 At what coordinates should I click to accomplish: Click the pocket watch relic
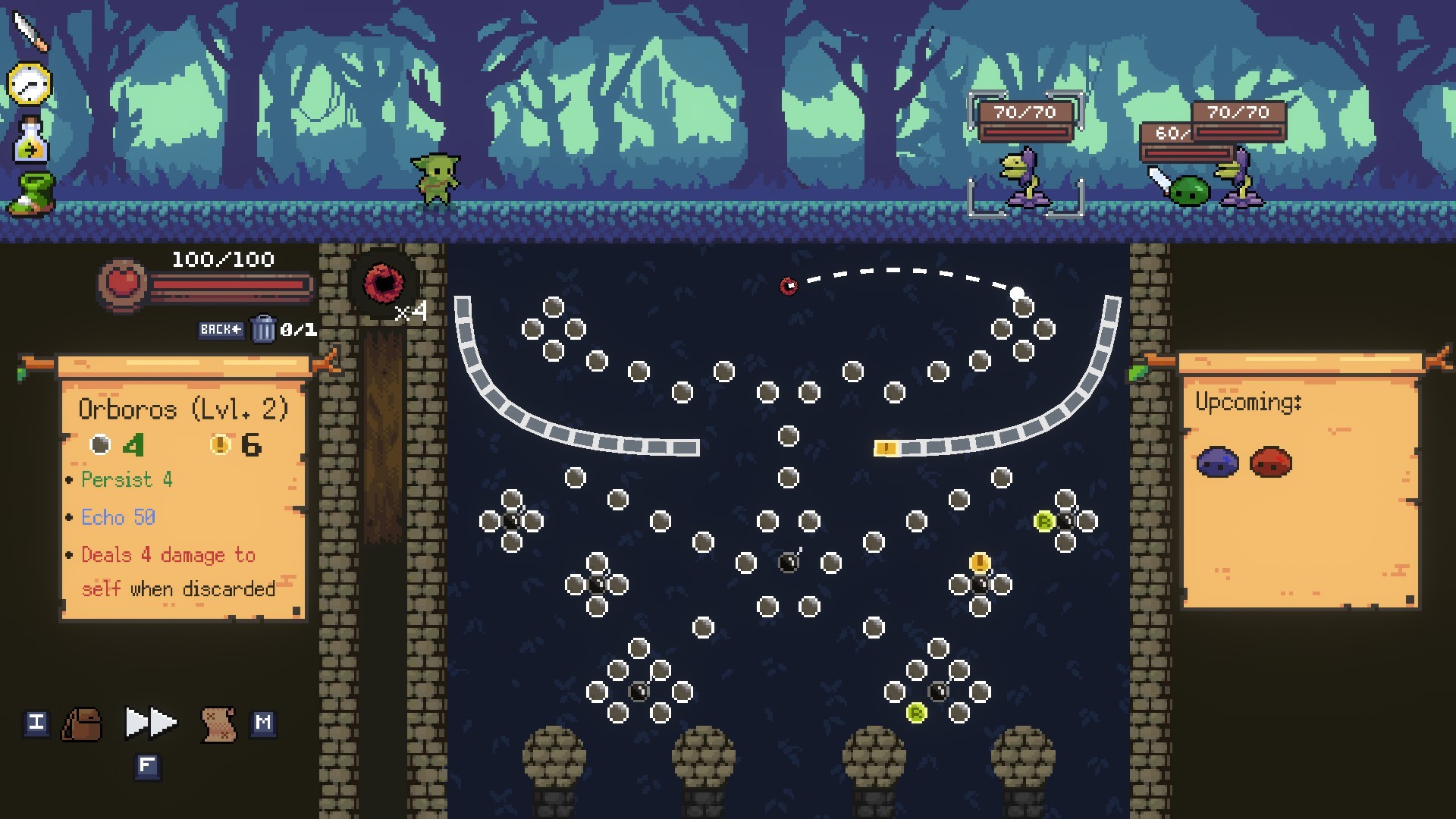29,83
